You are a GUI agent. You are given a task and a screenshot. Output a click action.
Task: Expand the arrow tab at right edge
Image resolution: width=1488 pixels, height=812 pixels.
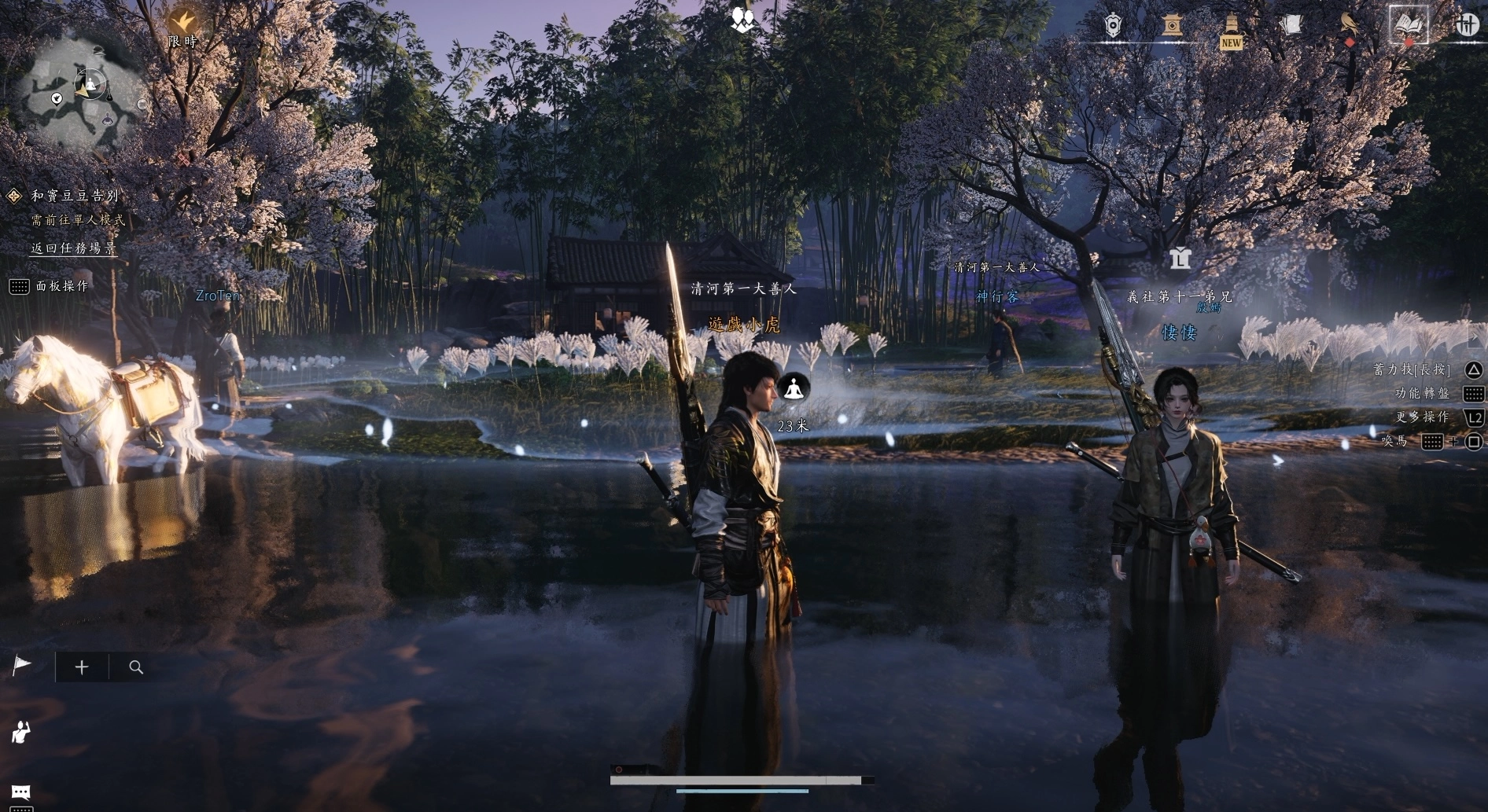point(1475,336)
